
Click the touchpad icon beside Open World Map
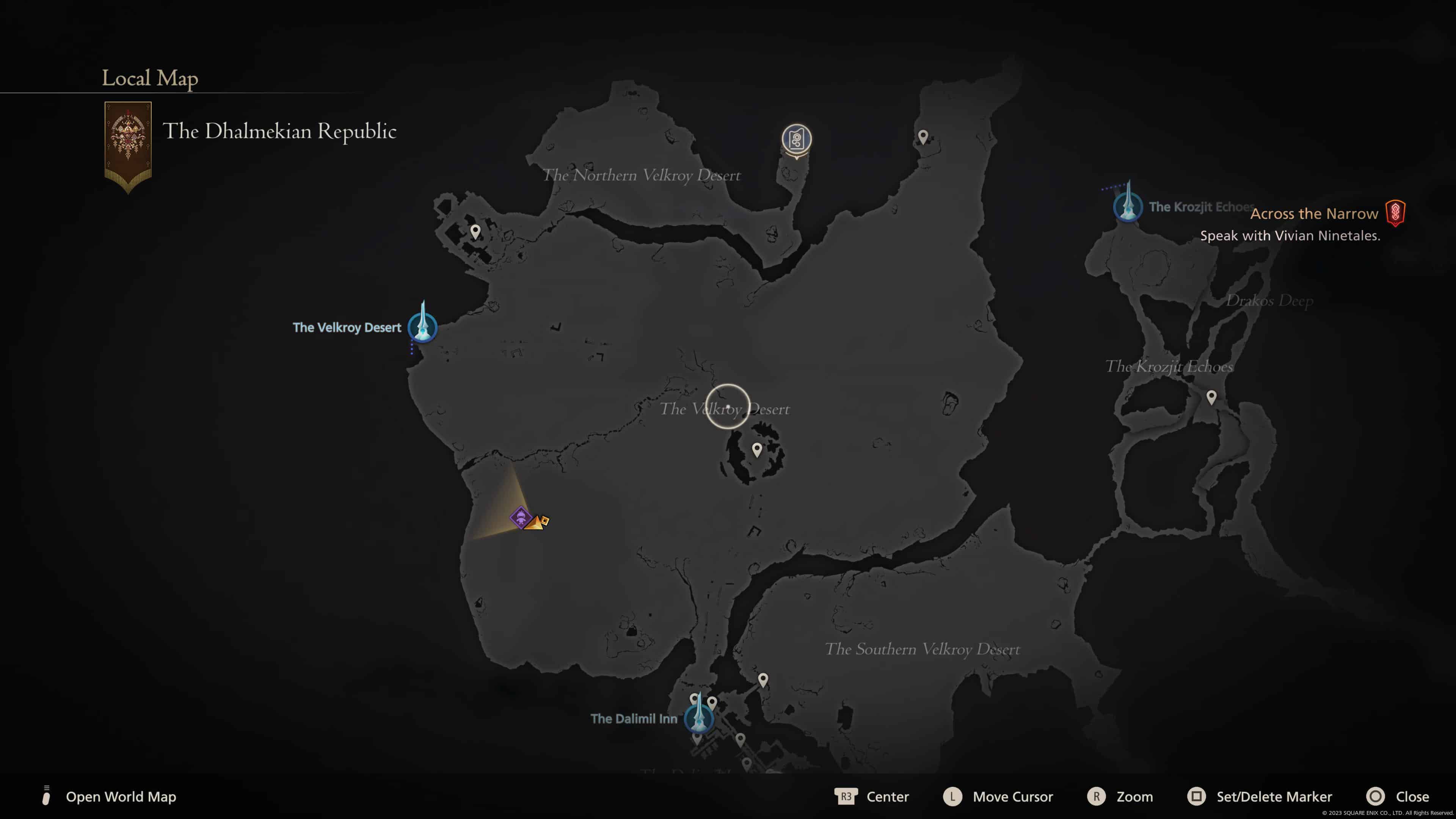pyautogui.click(x=46, y=796)
